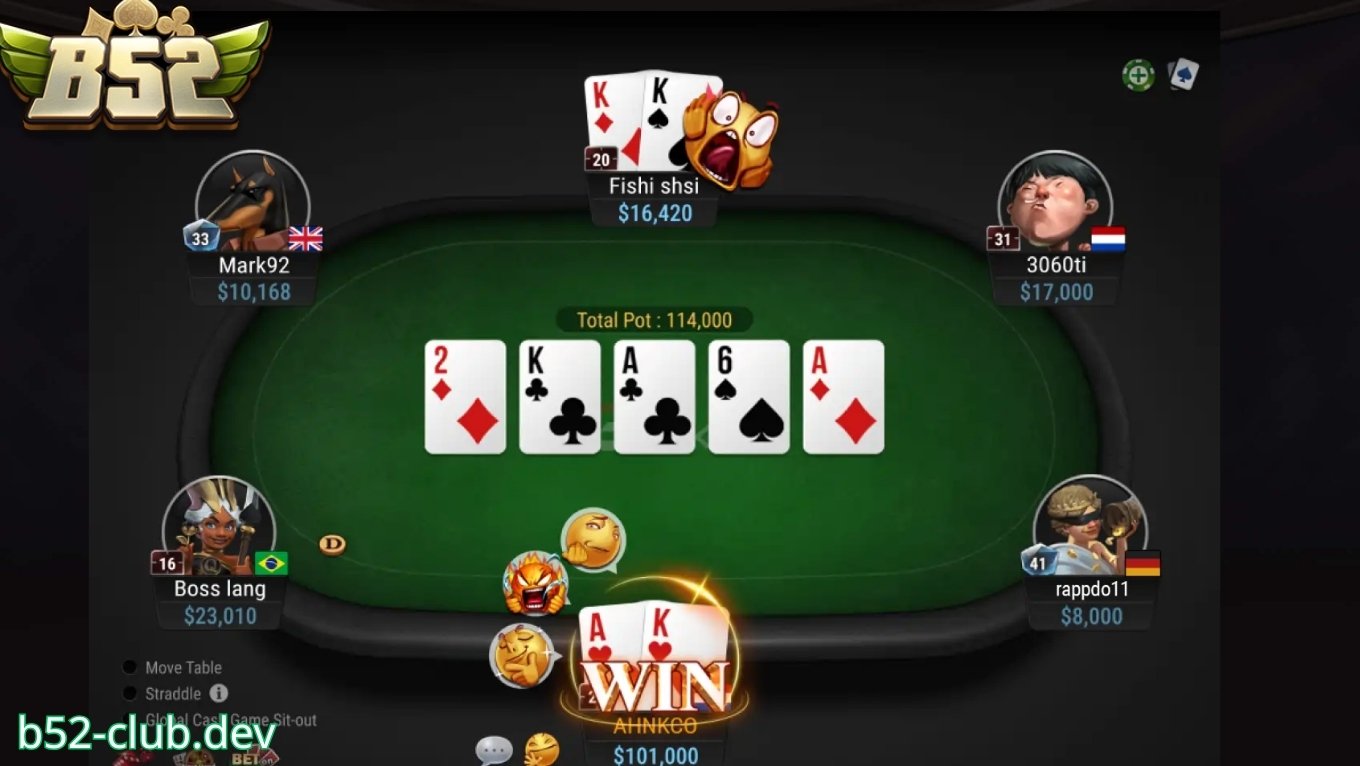Open the Straddle info icon
This screenshot has height=766, width=1360.
coord(217,693)
